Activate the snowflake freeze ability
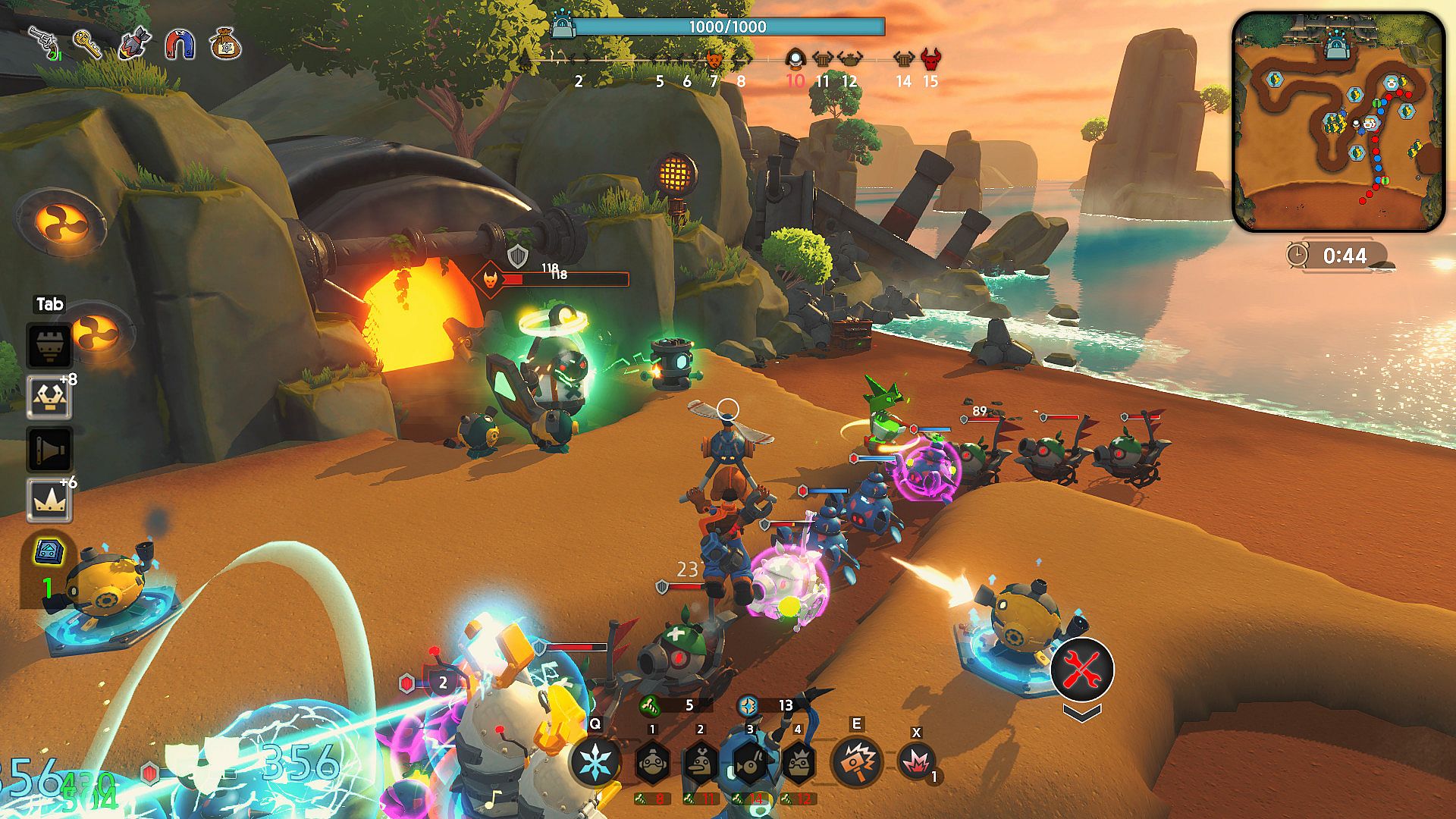 pos(595,761)
